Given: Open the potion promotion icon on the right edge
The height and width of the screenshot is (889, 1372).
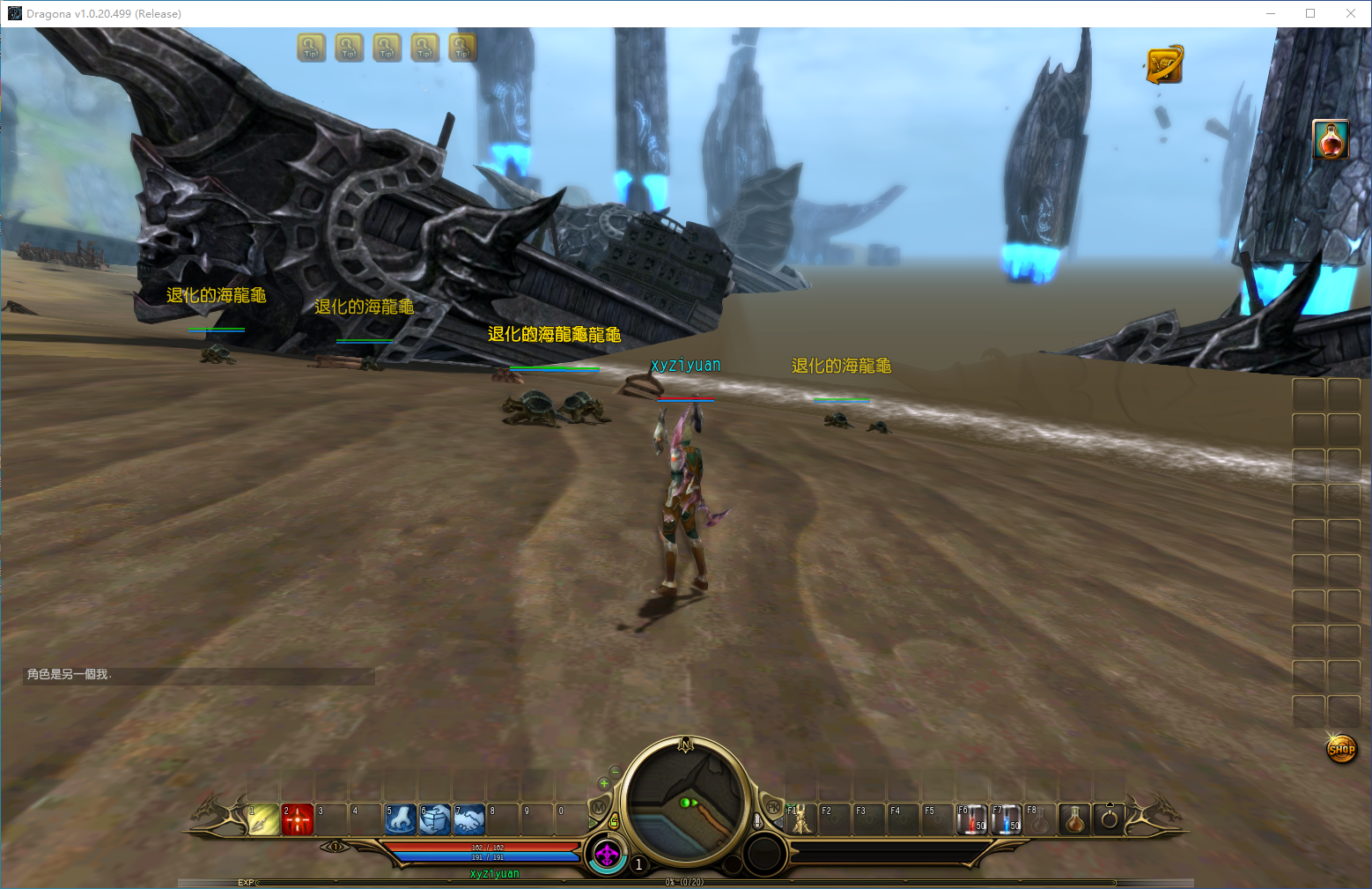Looking at the screenshot, I should click(x=1331, y=138).
